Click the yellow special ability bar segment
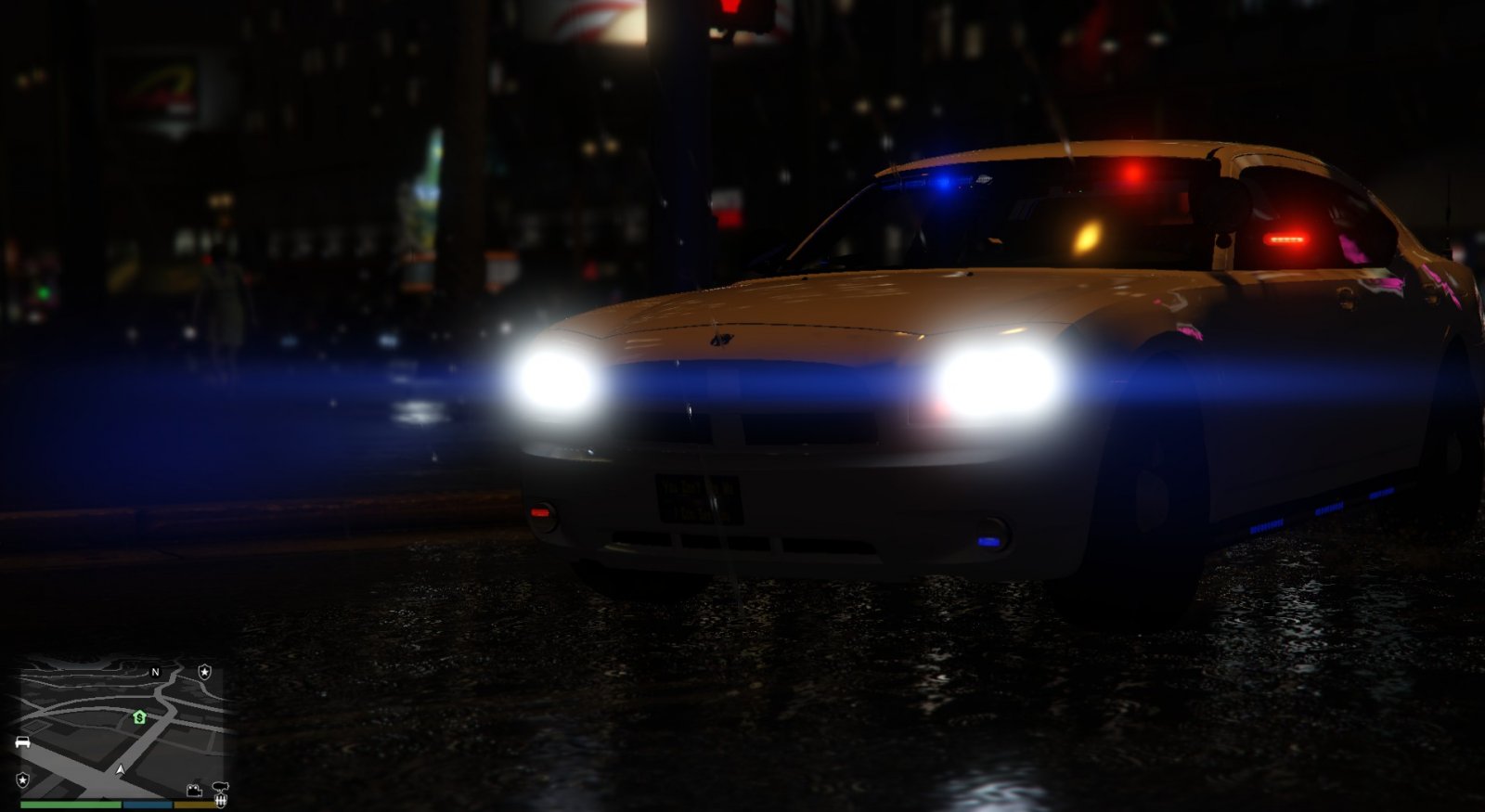1485x812 pixels. tap(193, 805)
